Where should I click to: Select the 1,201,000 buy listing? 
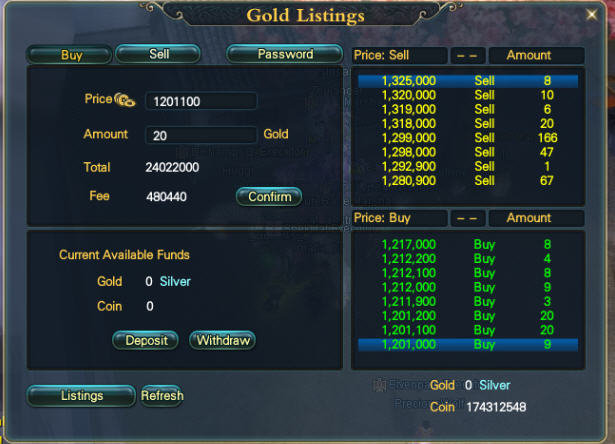click(x=467, y=344)
